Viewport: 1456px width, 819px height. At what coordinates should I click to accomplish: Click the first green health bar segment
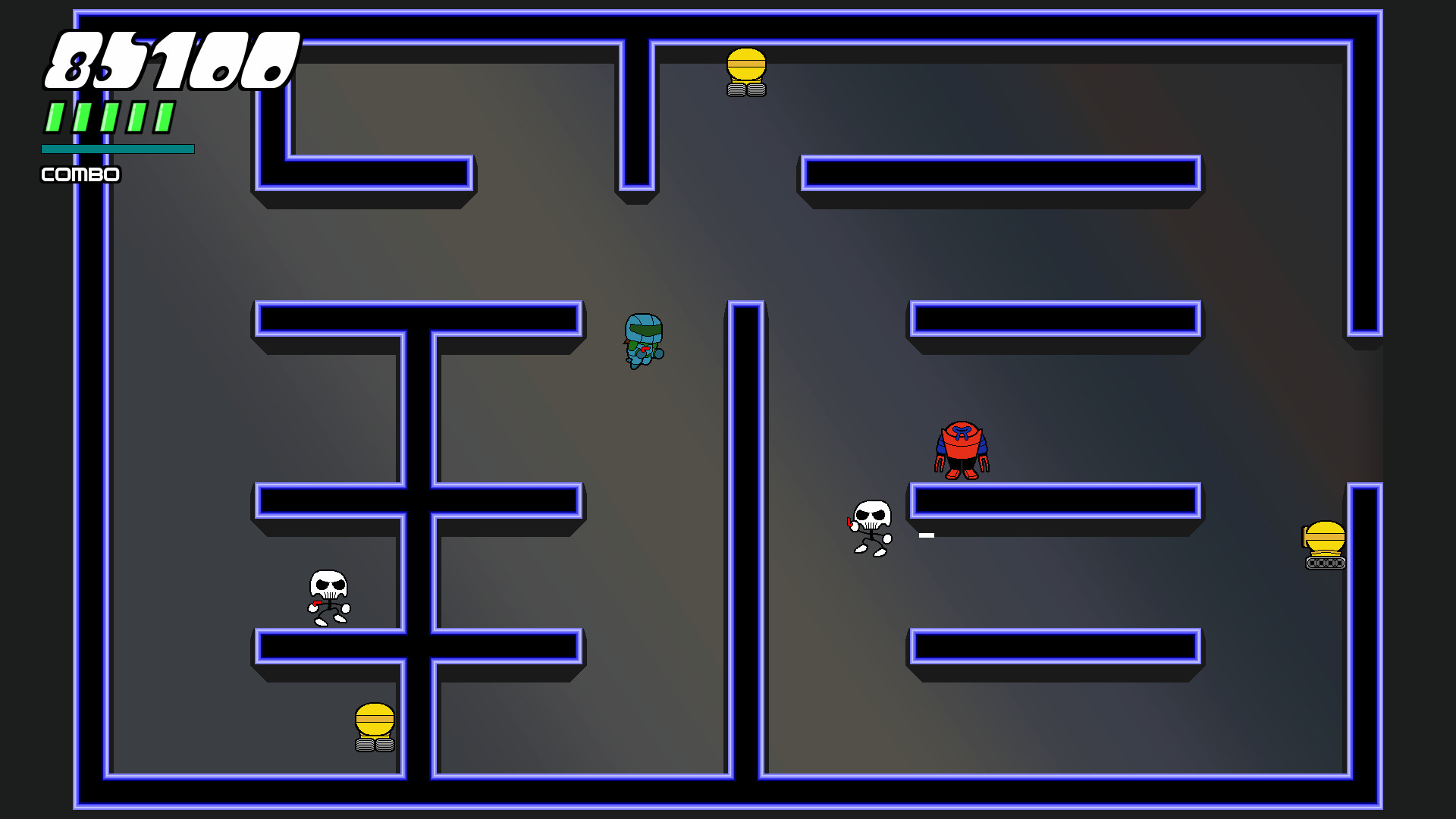(x=53, y=118)
